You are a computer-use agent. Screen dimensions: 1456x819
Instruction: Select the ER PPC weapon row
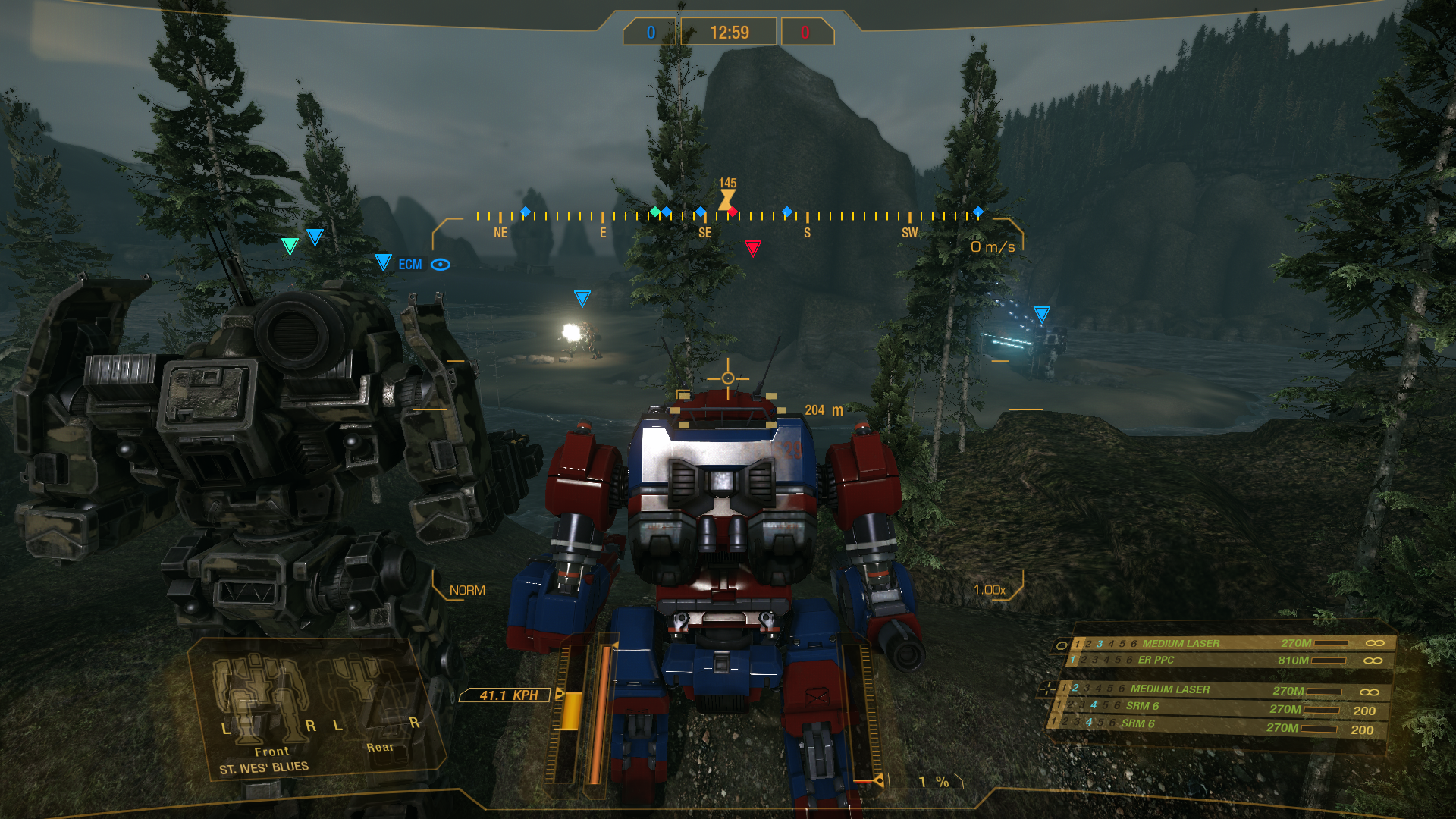[x=1156, y=661]
